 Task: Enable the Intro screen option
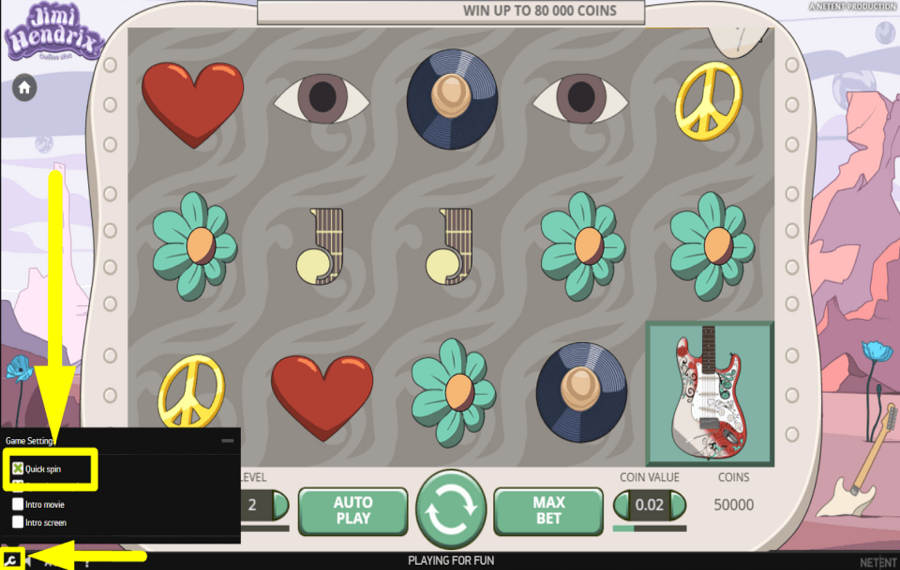click(18, 522)
